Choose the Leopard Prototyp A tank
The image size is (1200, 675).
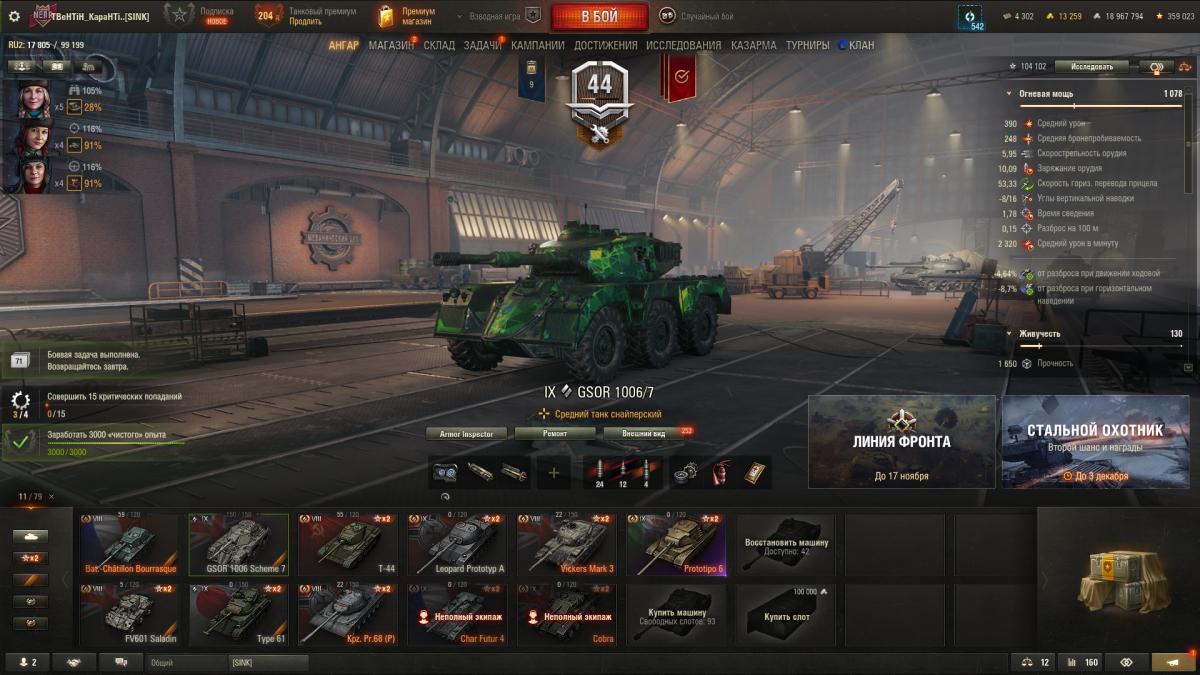456,545
